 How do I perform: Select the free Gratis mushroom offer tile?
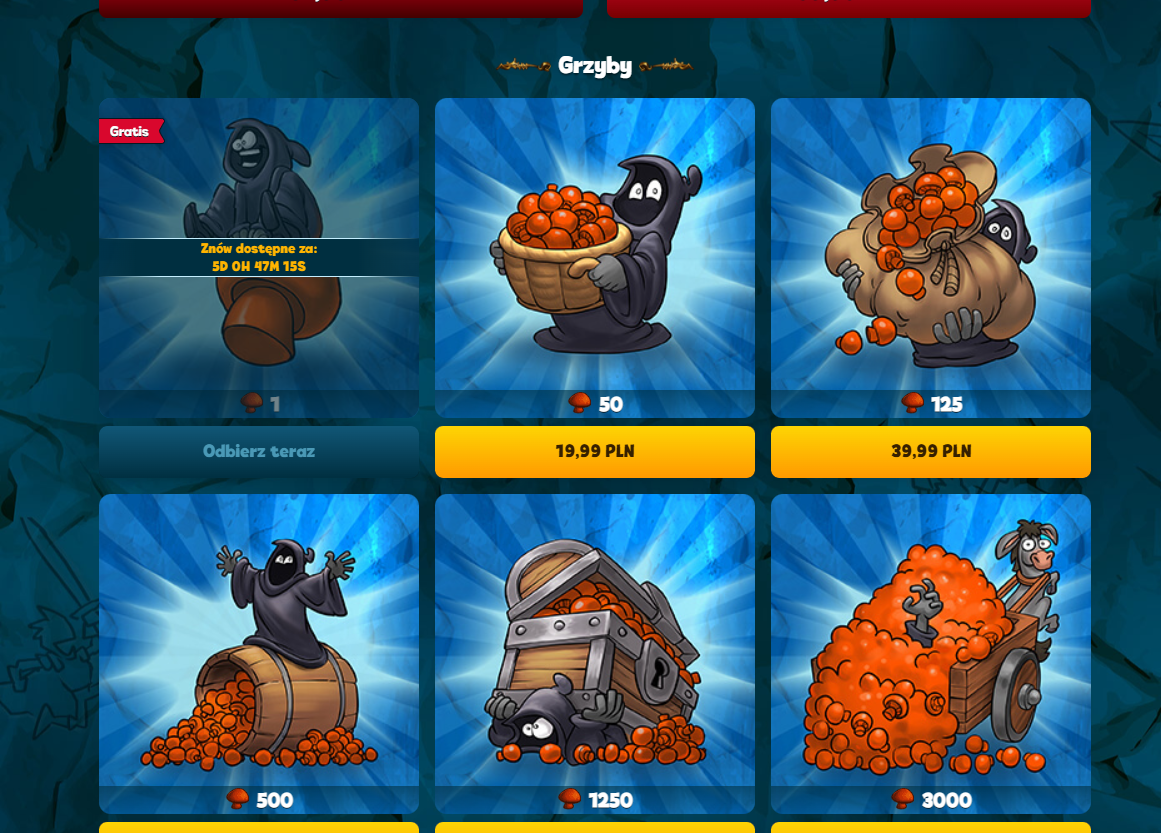tap(258, 257)
